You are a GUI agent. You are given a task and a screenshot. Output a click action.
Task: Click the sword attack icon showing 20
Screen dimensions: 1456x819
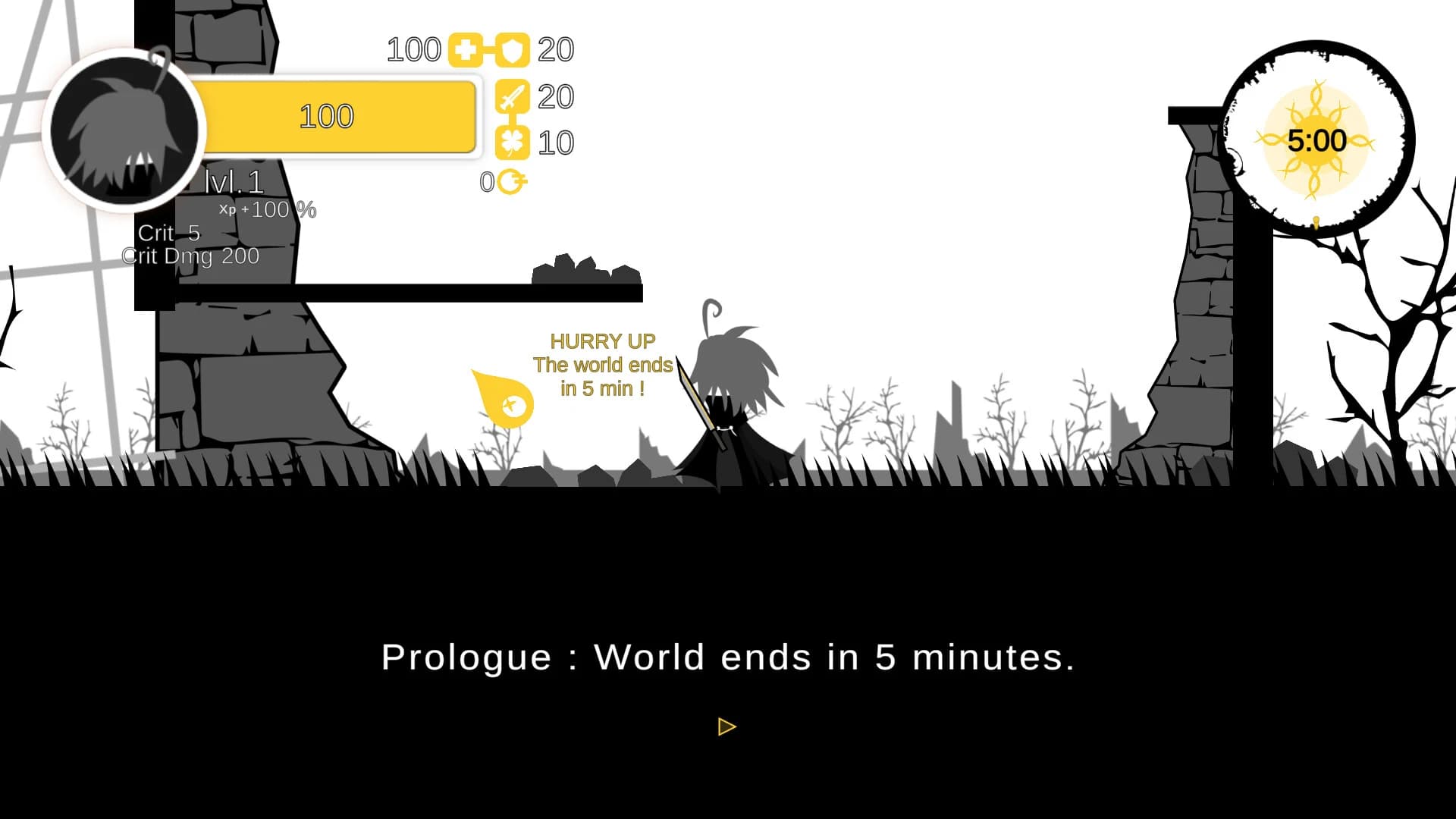[x=513, y=96]
